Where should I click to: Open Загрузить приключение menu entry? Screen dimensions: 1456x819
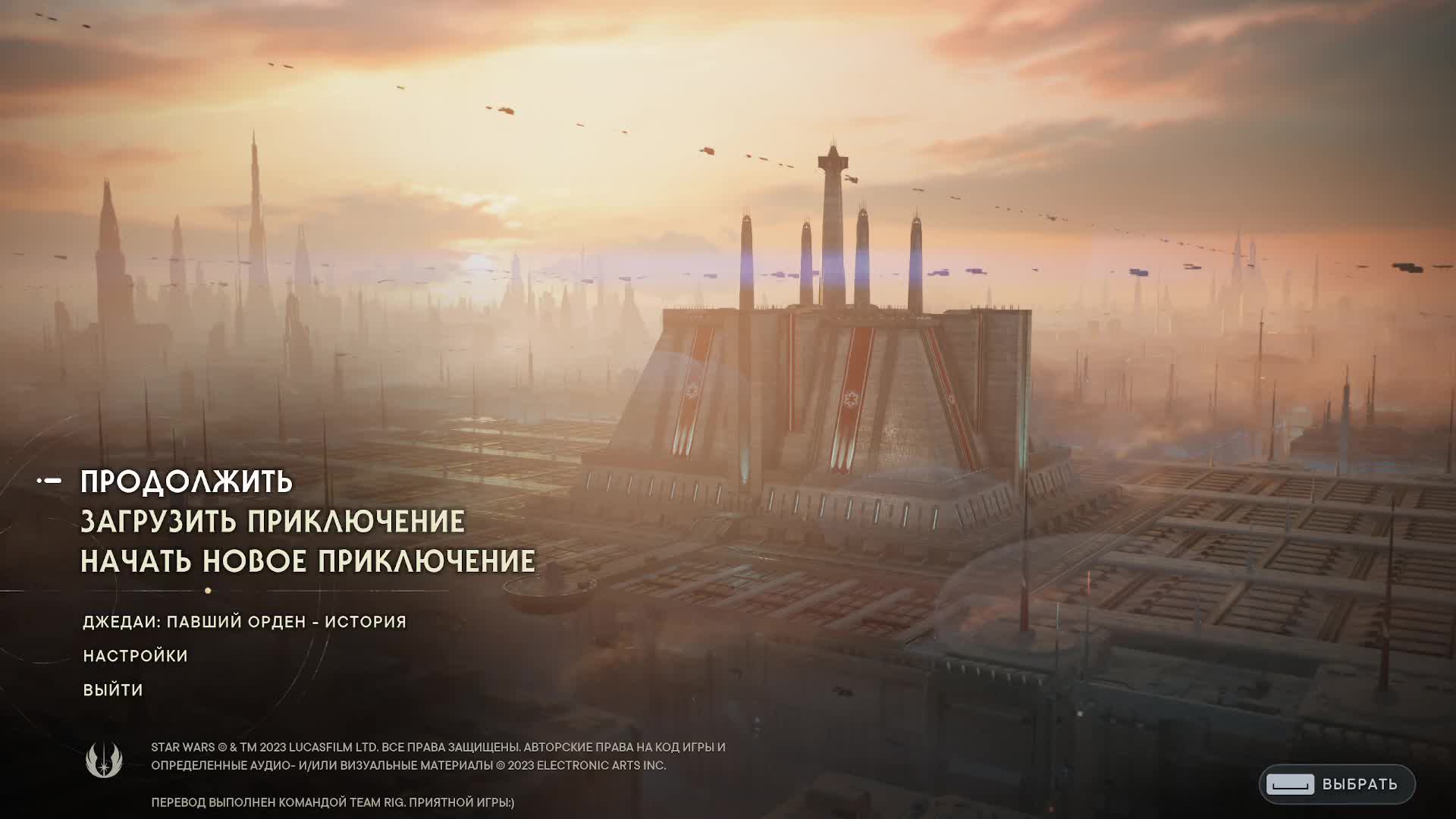[272, 522]
